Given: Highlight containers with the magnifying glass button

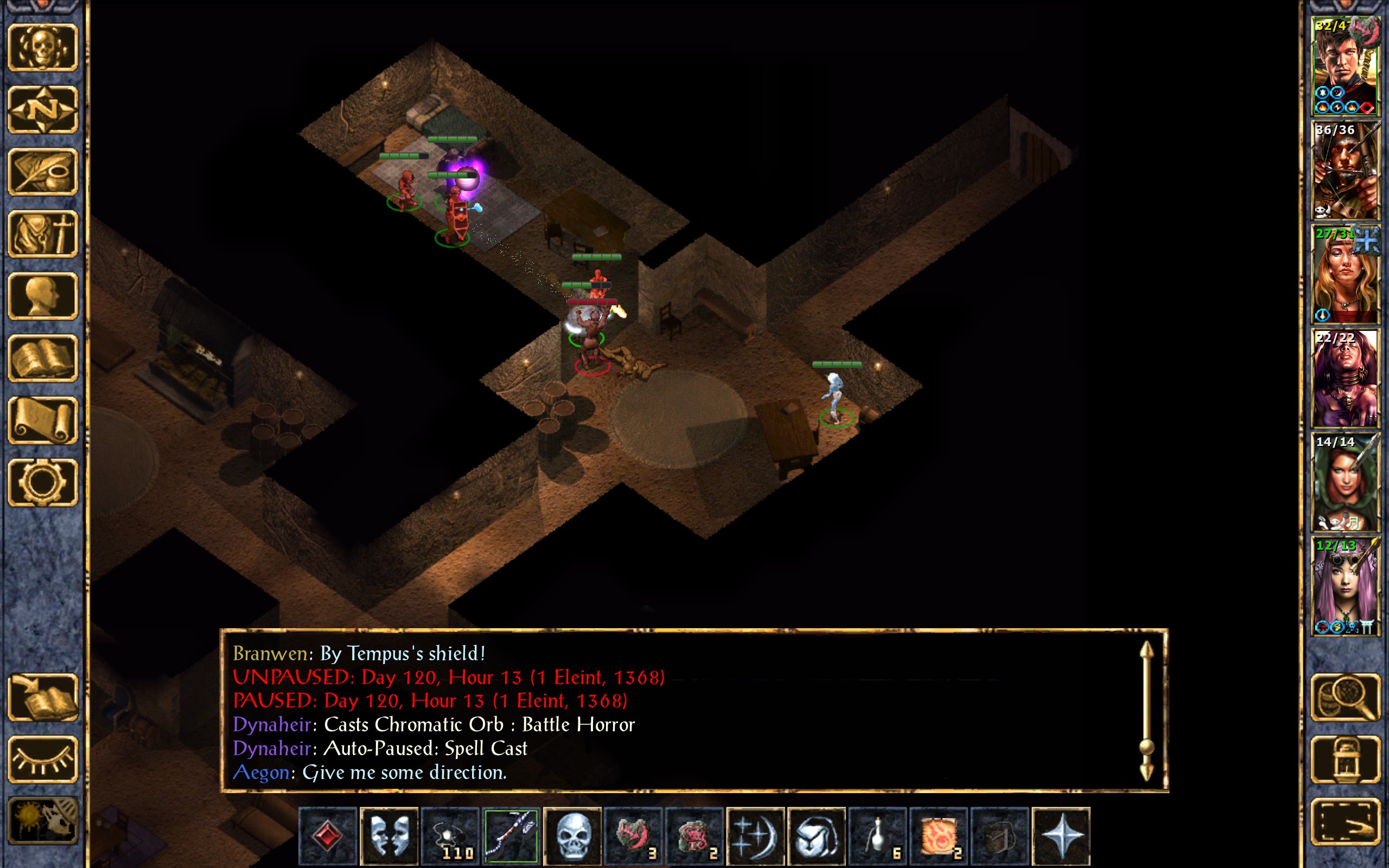Looking at the screenshot, I should (x=1345, y=697).
